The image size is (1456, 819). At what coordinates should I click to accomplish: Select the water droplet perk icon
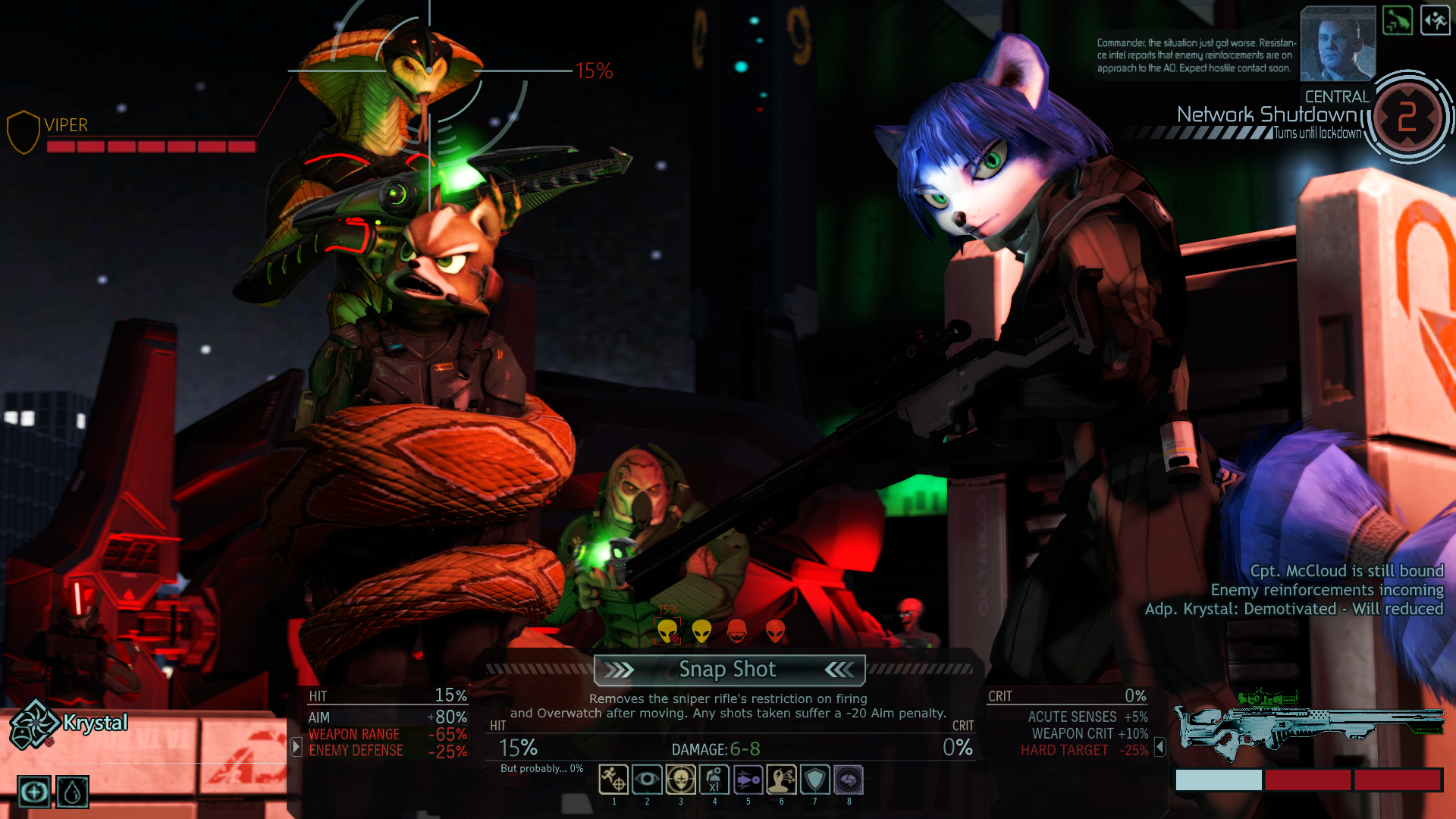point(72,792)
